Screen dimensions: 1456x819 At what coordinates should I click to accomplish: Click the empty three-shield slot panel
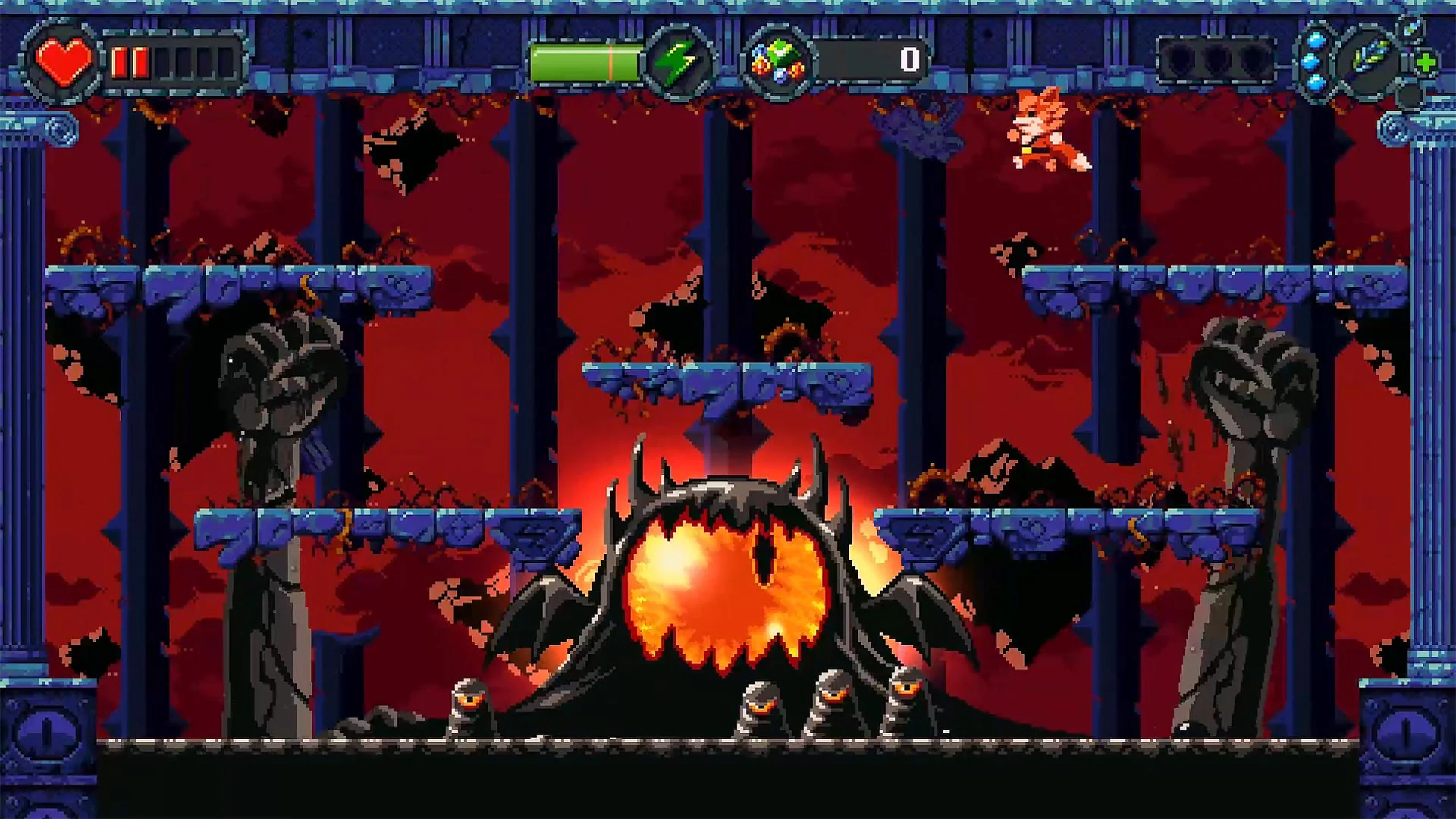tap(1216, 58)
